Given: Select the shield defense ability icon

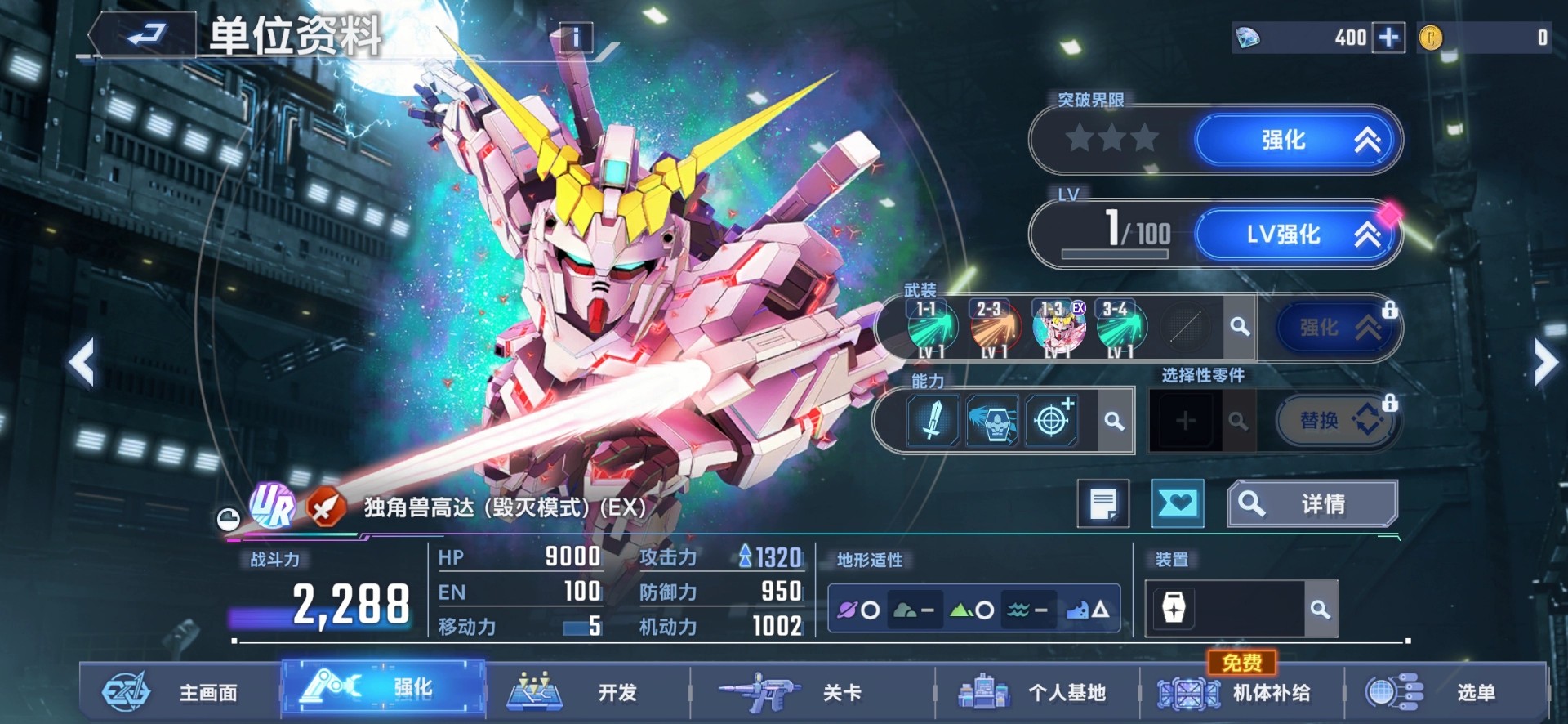Looking at the screenshot, I should click(x=991, y=420).
